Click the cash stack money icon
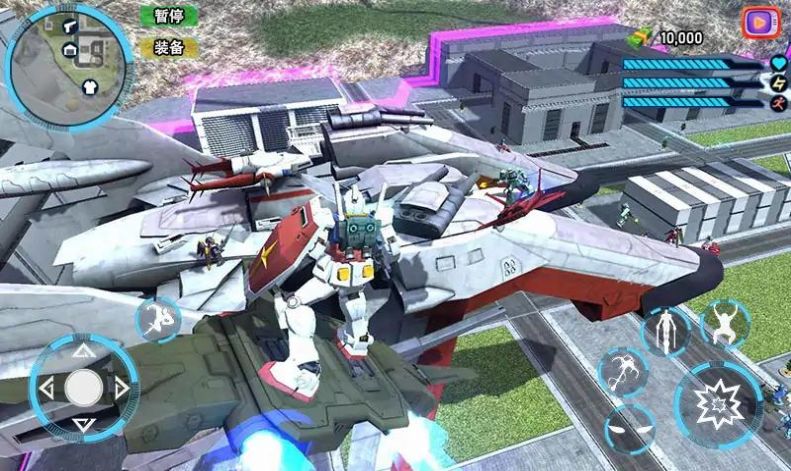791x471 pixels. (641, 37)
